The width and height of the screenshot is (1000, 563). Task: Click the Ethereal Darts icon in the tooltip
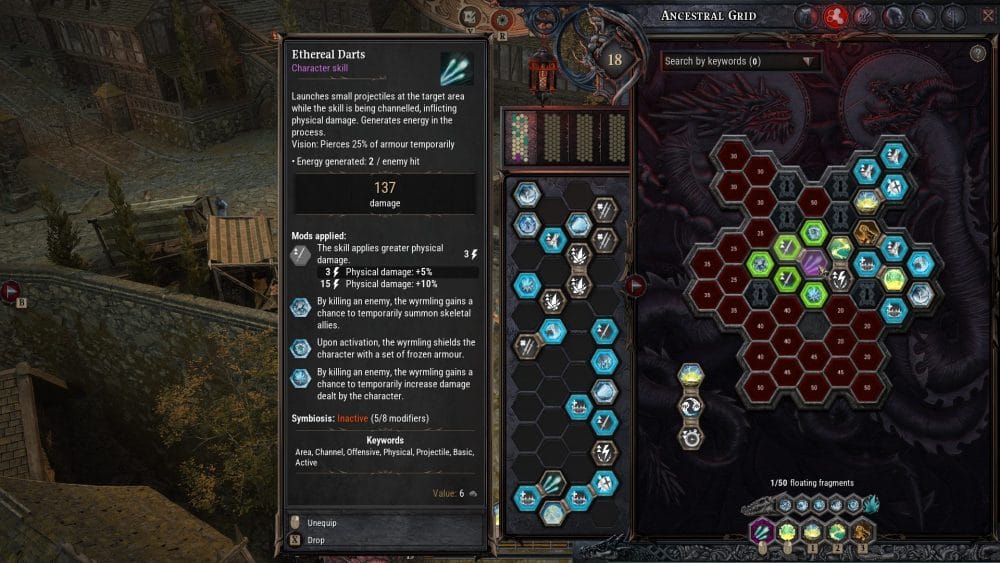[456, 68]
